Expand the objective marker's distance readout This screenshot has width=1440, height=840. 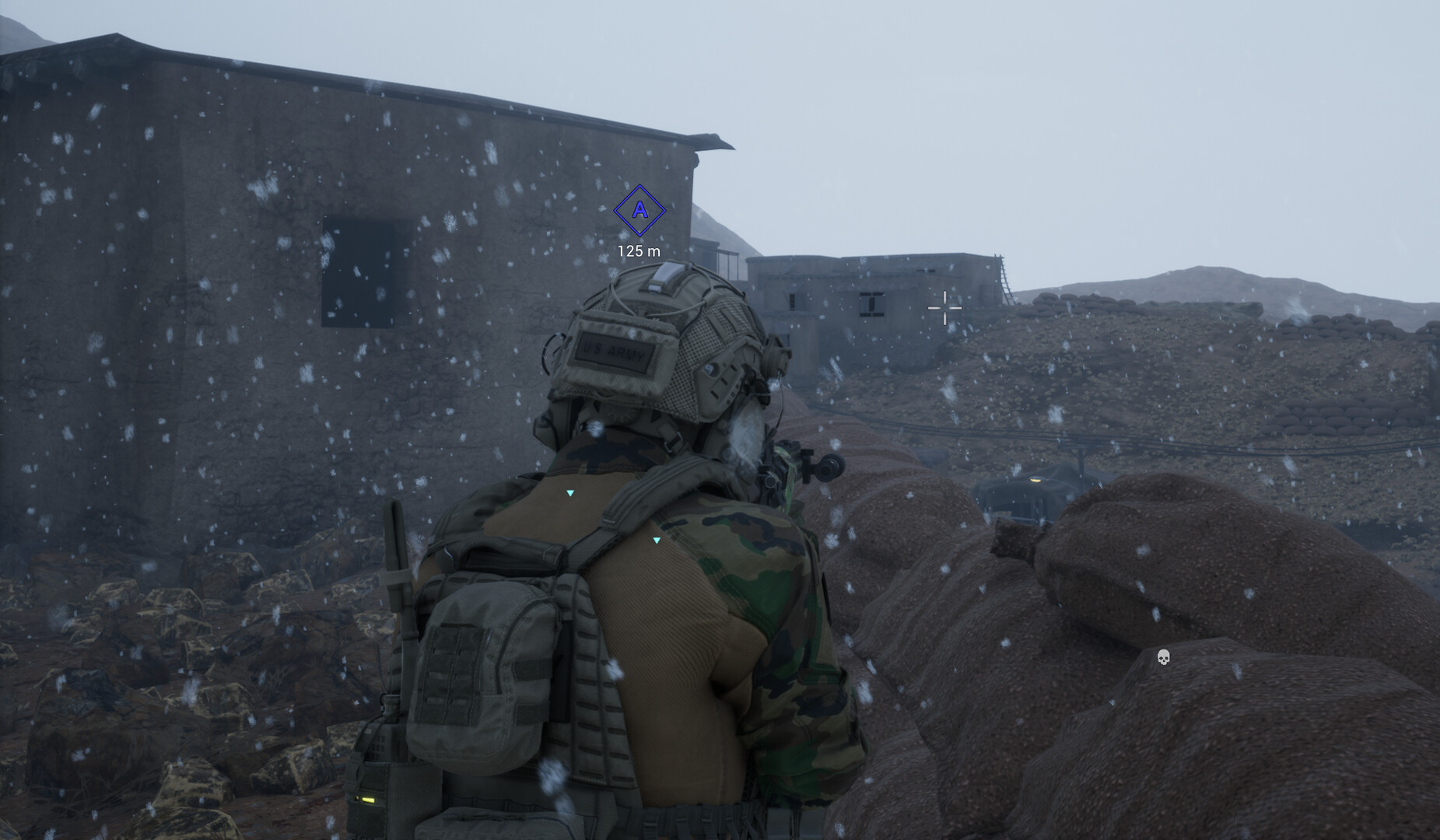[x=638, y=251]
